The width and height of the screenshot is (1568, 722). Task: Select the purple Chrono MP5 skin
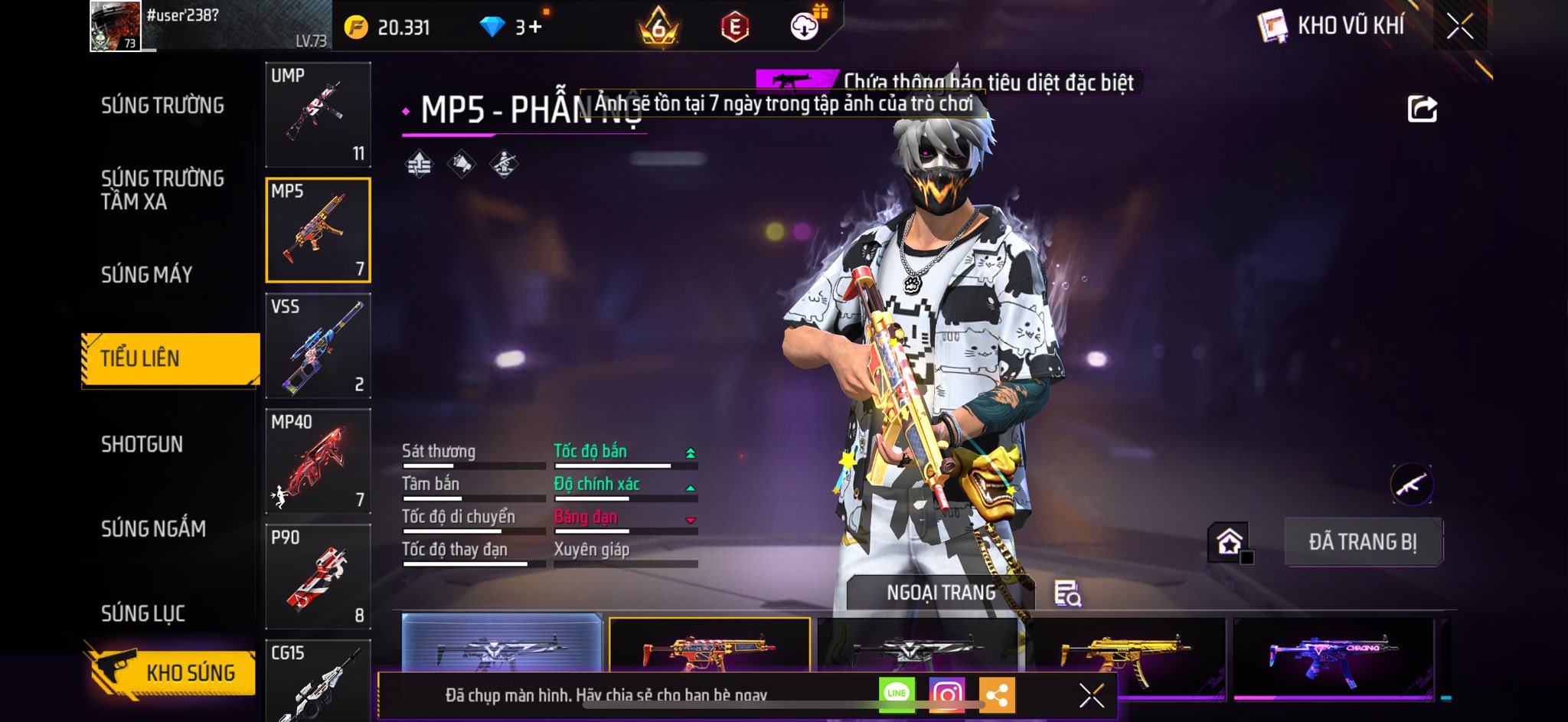point(1333,656)
